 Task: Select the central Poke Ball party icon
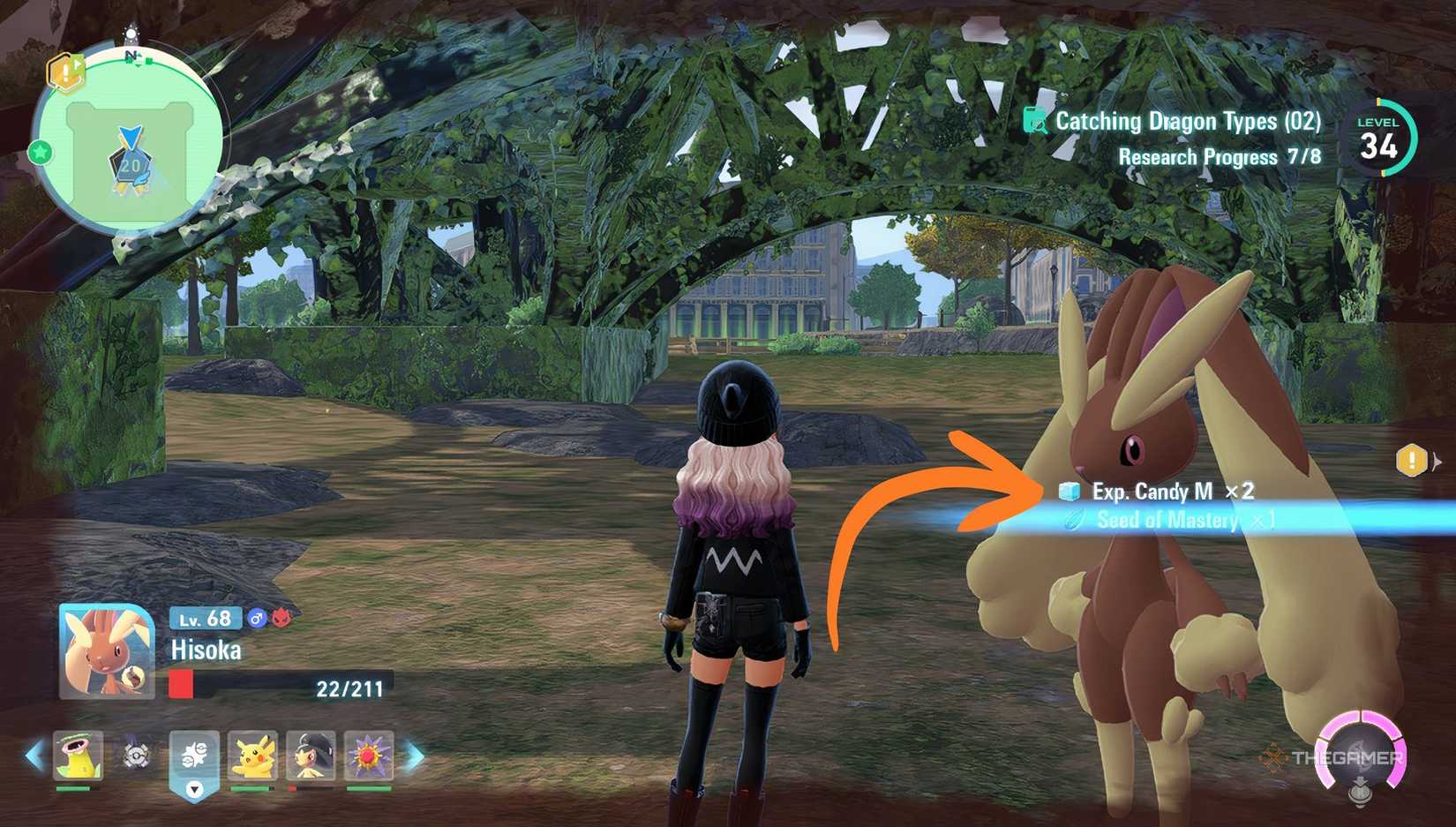195,752
